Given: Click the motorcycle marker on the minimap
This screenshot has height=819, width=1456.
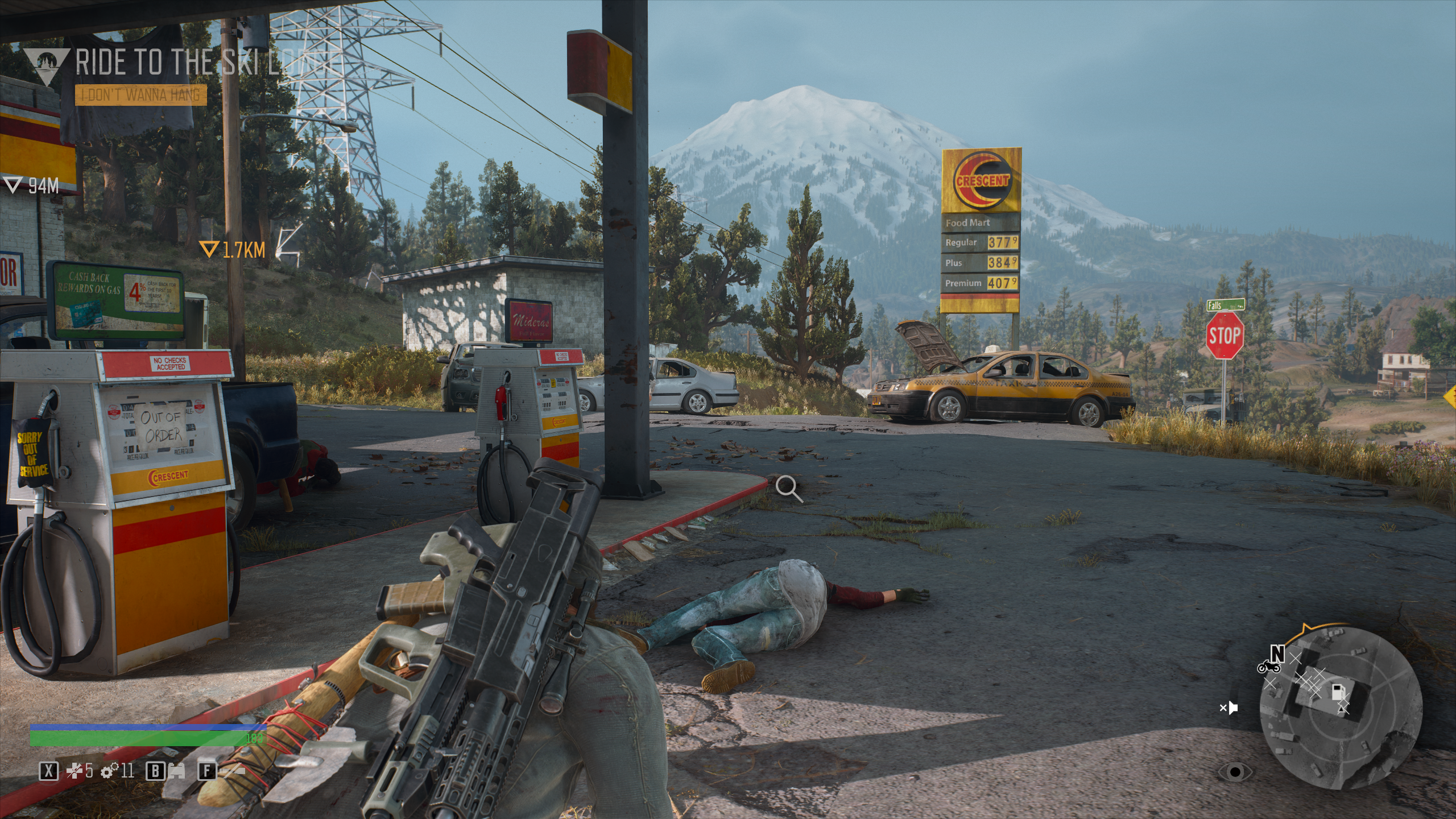Looking at the screenshot, I should (1268, 667).
